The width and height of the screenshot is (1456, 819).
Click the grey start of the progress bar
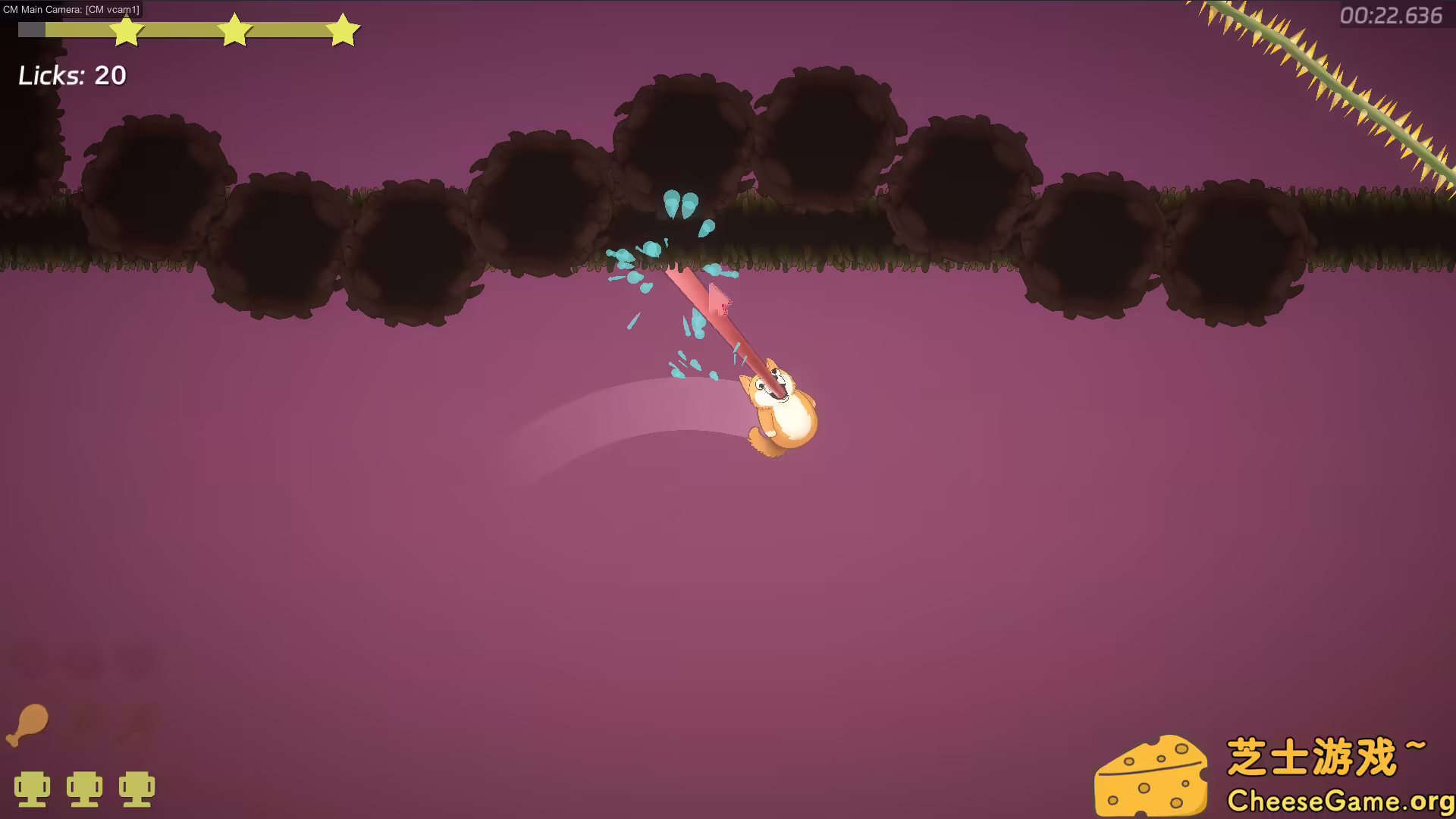tap(30, 30)
